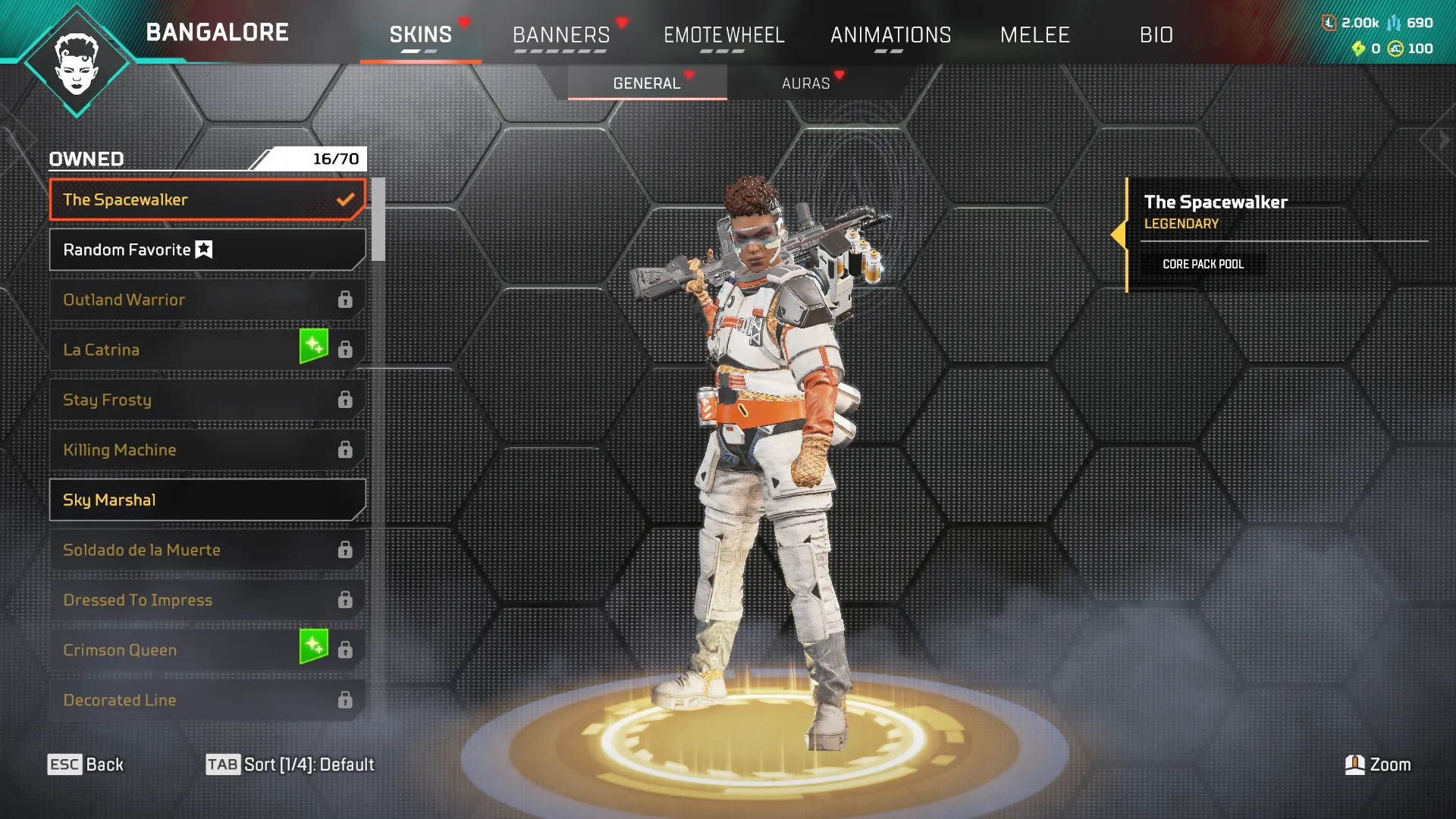Click the Apex Coins icon showing 100
Image resolution: width=1456 pixels, height=819 pixels.
1395,49
